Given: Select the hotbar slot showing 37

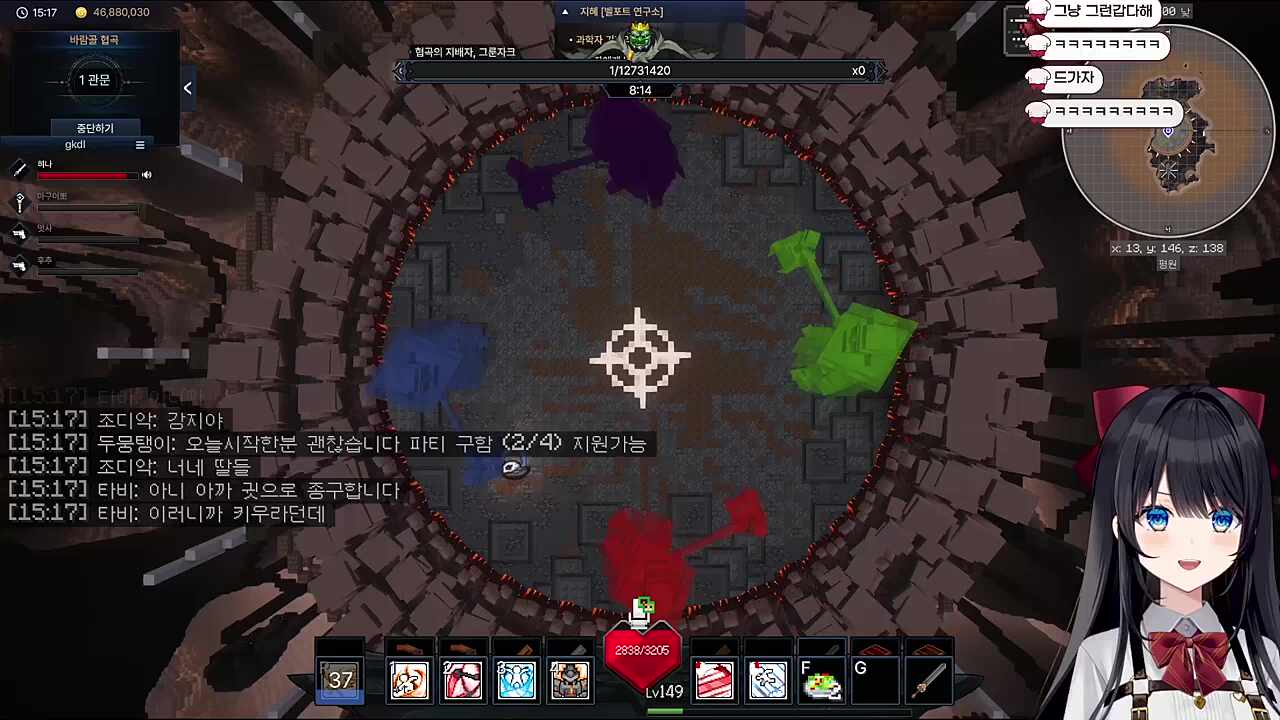Looking at the screenshot, I should [x=341, y=680].
